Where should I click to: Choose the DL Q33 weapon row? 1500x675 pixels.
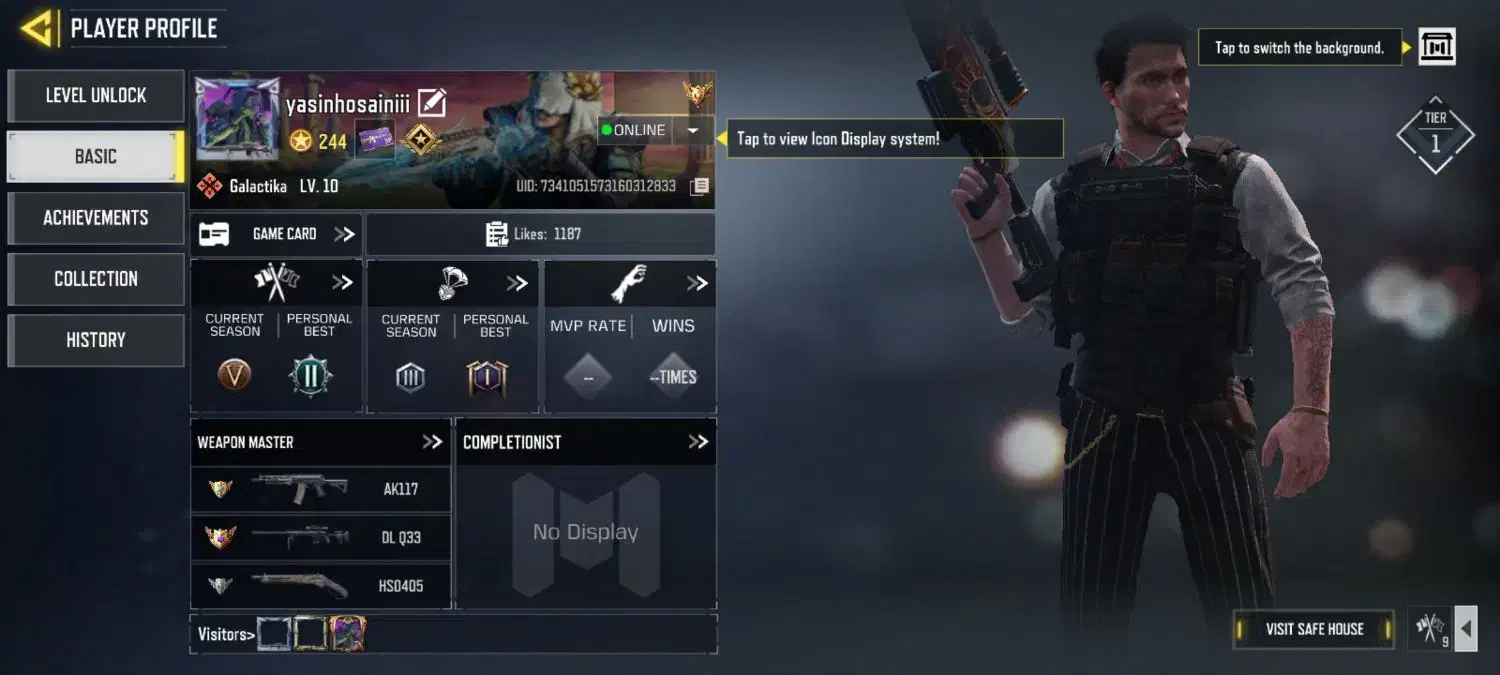click(320, 537)
